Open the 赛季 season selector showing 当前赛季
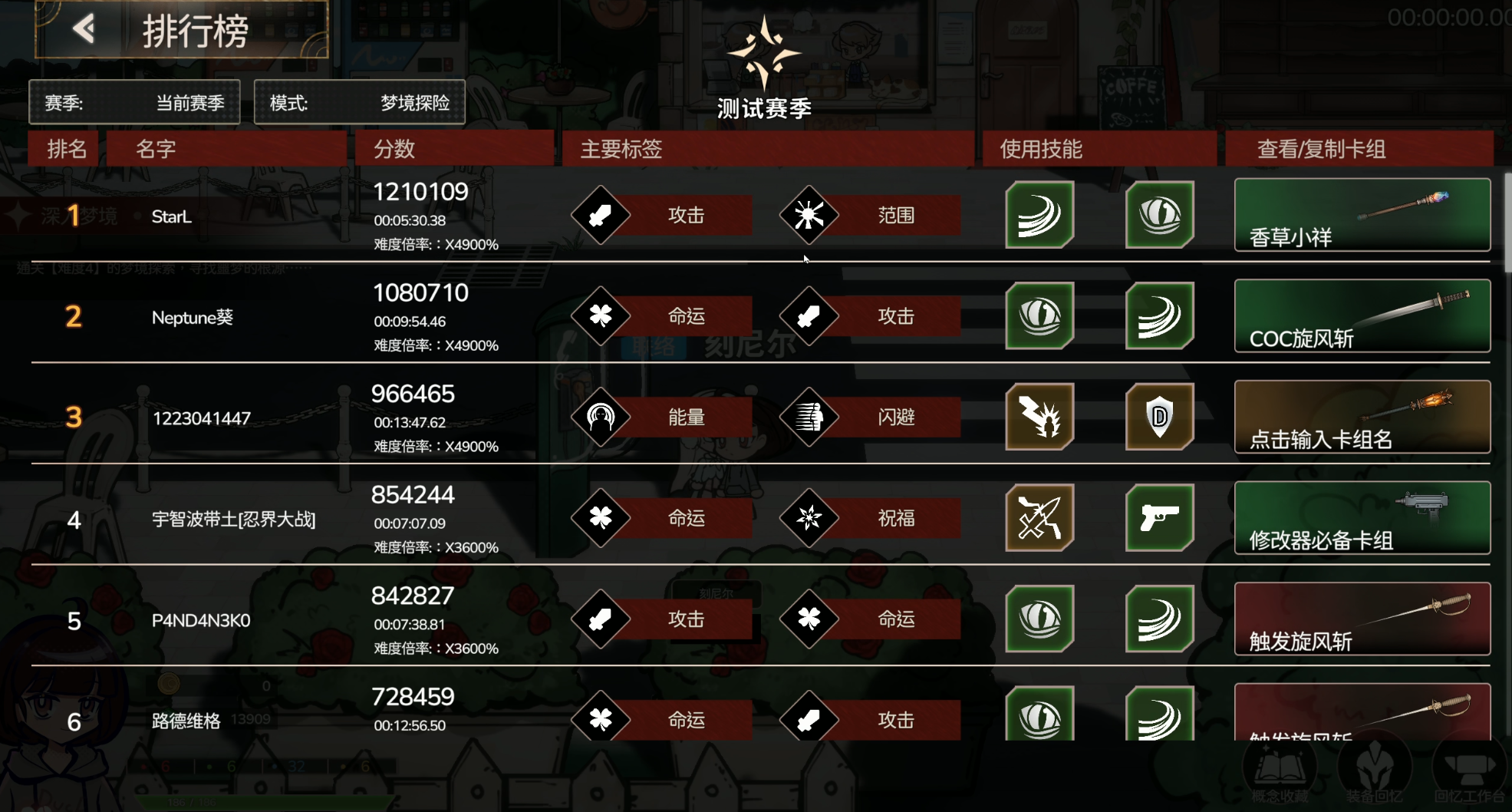Image resolution: width=1512 pixels, height=812 pixels. click(x=135, y=101)
